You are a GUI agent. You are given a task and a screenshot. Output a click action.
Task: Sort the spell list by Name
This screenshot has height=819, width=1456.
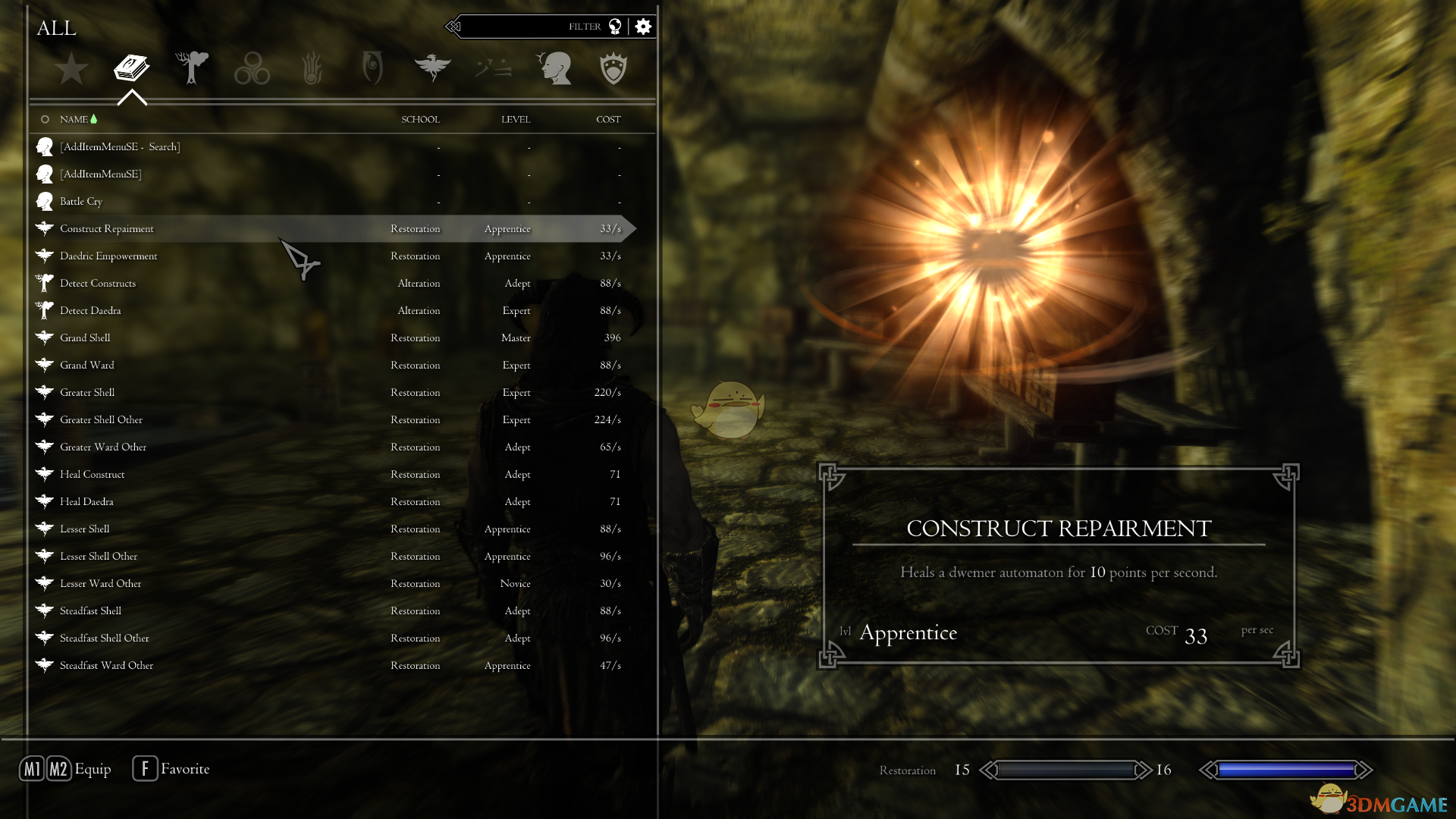74,120
